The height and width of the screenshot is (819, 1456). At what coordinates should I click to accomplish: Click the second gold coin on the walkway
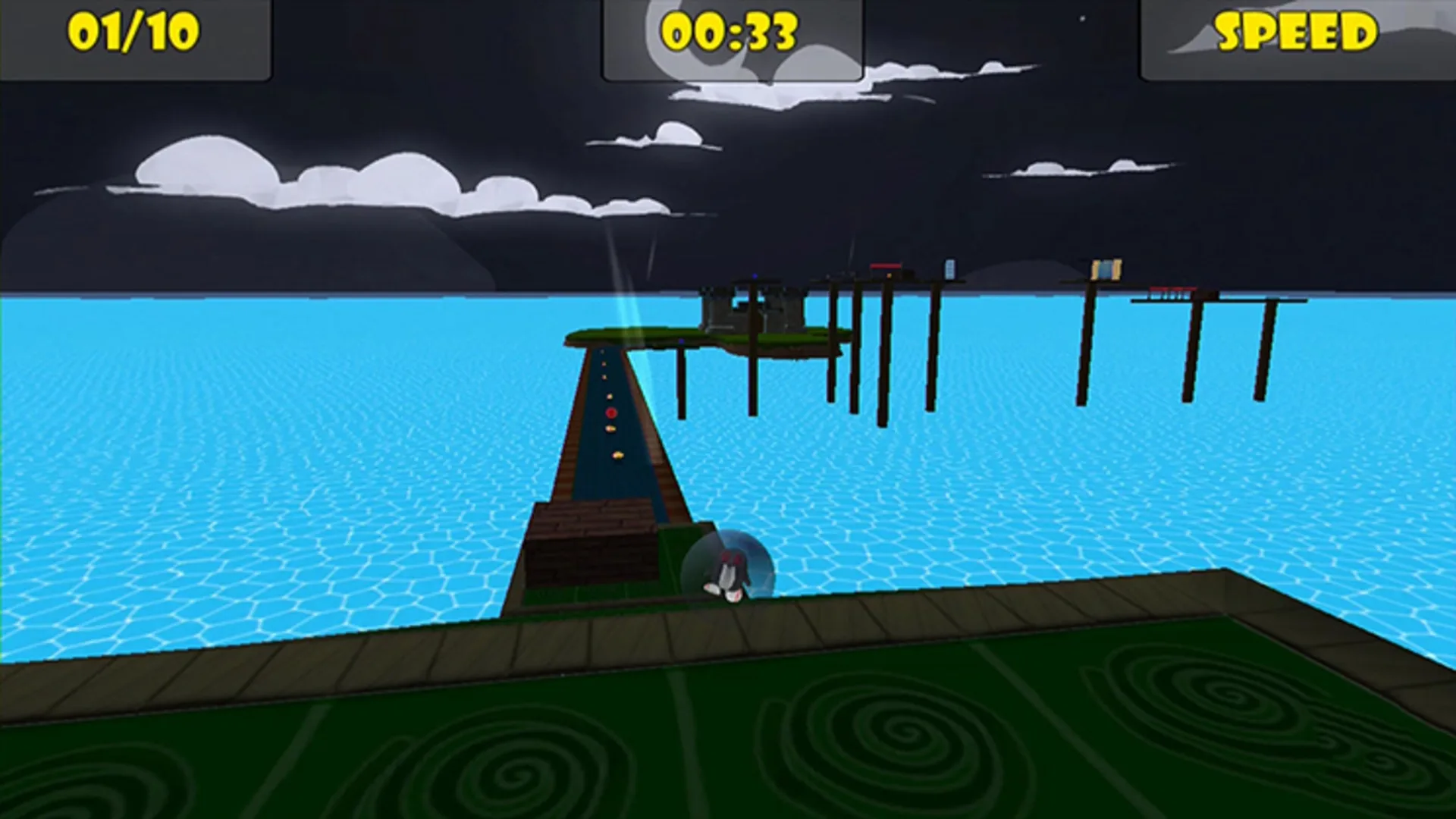[x=610, y=428]
